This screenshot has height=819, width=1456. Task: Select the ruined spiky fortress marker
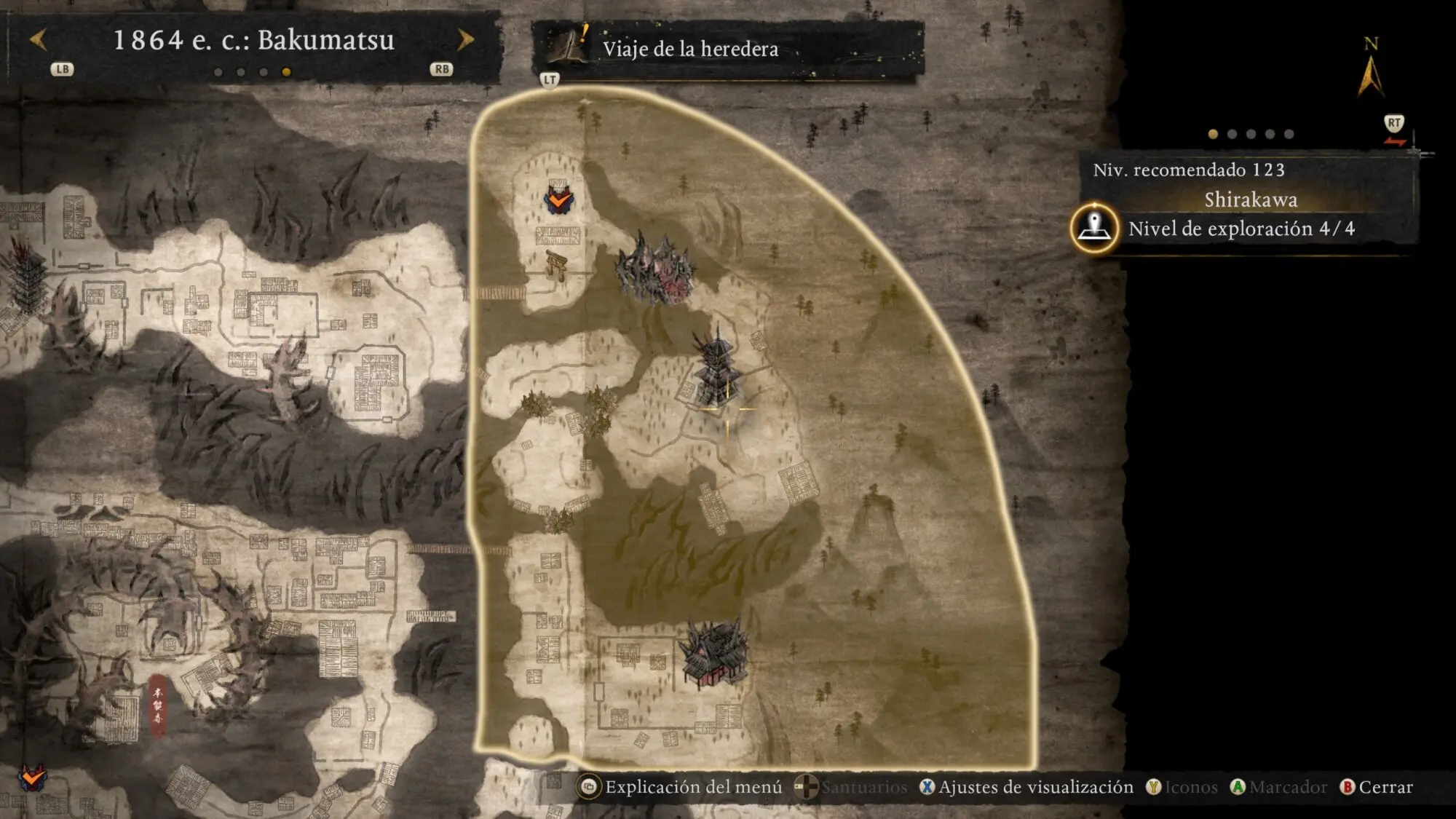[x=655, y=269]
